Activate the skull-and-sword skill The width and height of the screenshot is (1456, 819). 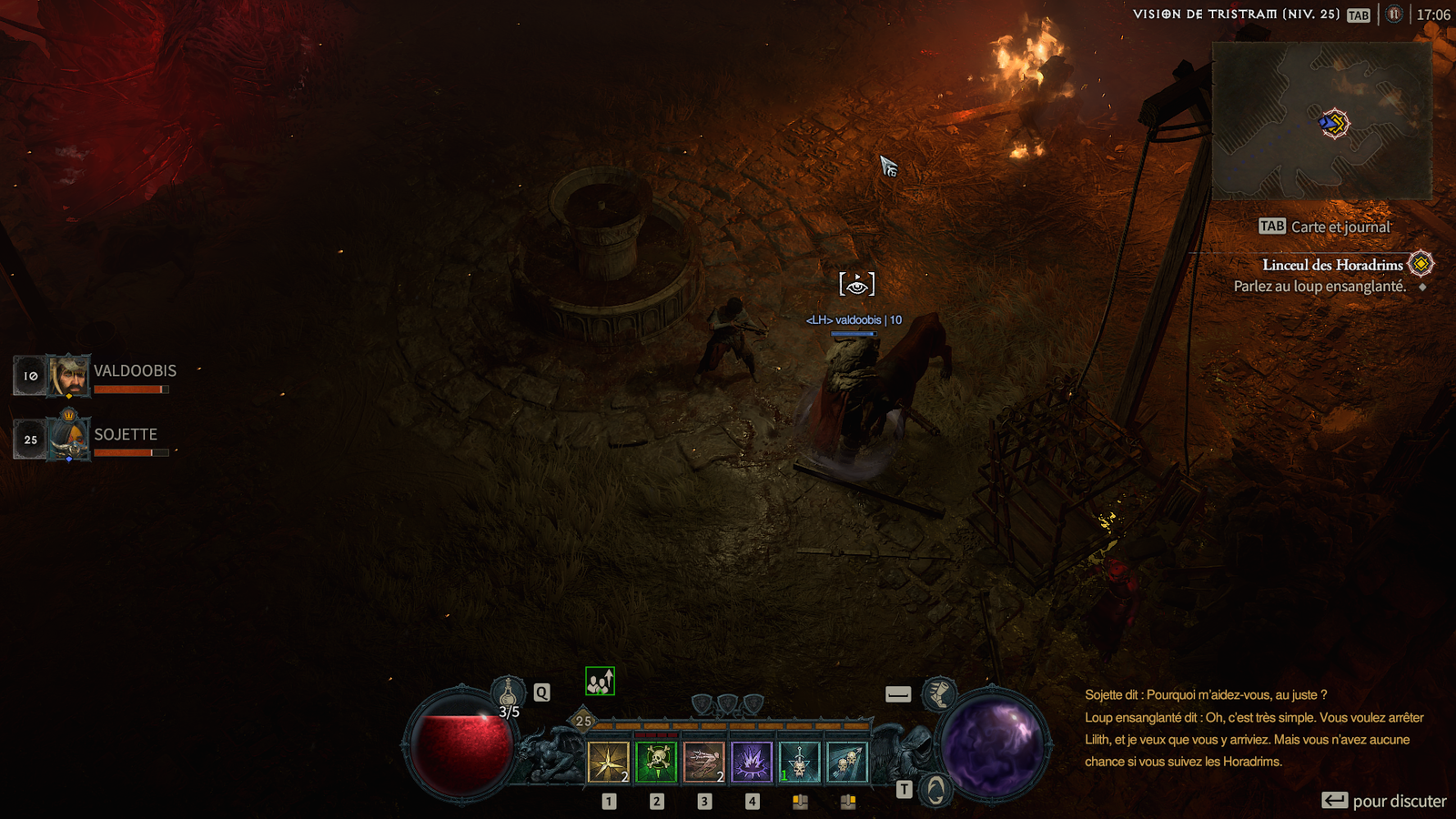pyautogui.click(x=799, y=762)
